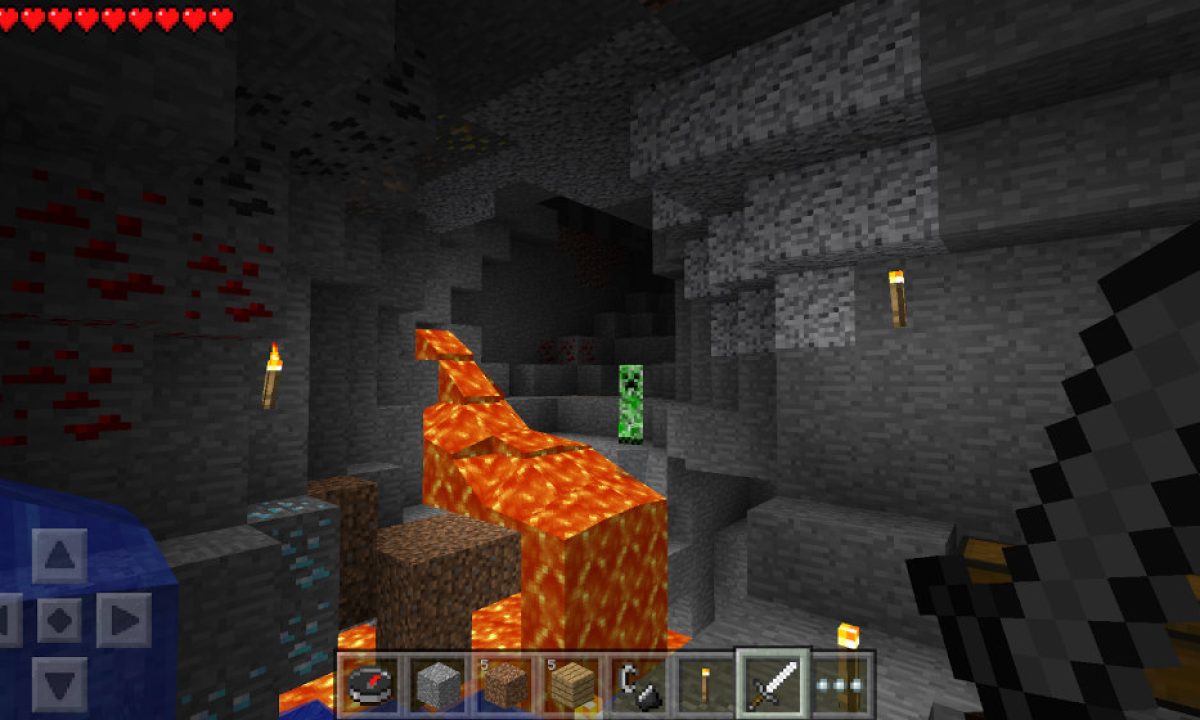Tap the right arrow movement button
Image resolution: width=1200 pixels, height=720 pixels.
(x=123, y=620)
